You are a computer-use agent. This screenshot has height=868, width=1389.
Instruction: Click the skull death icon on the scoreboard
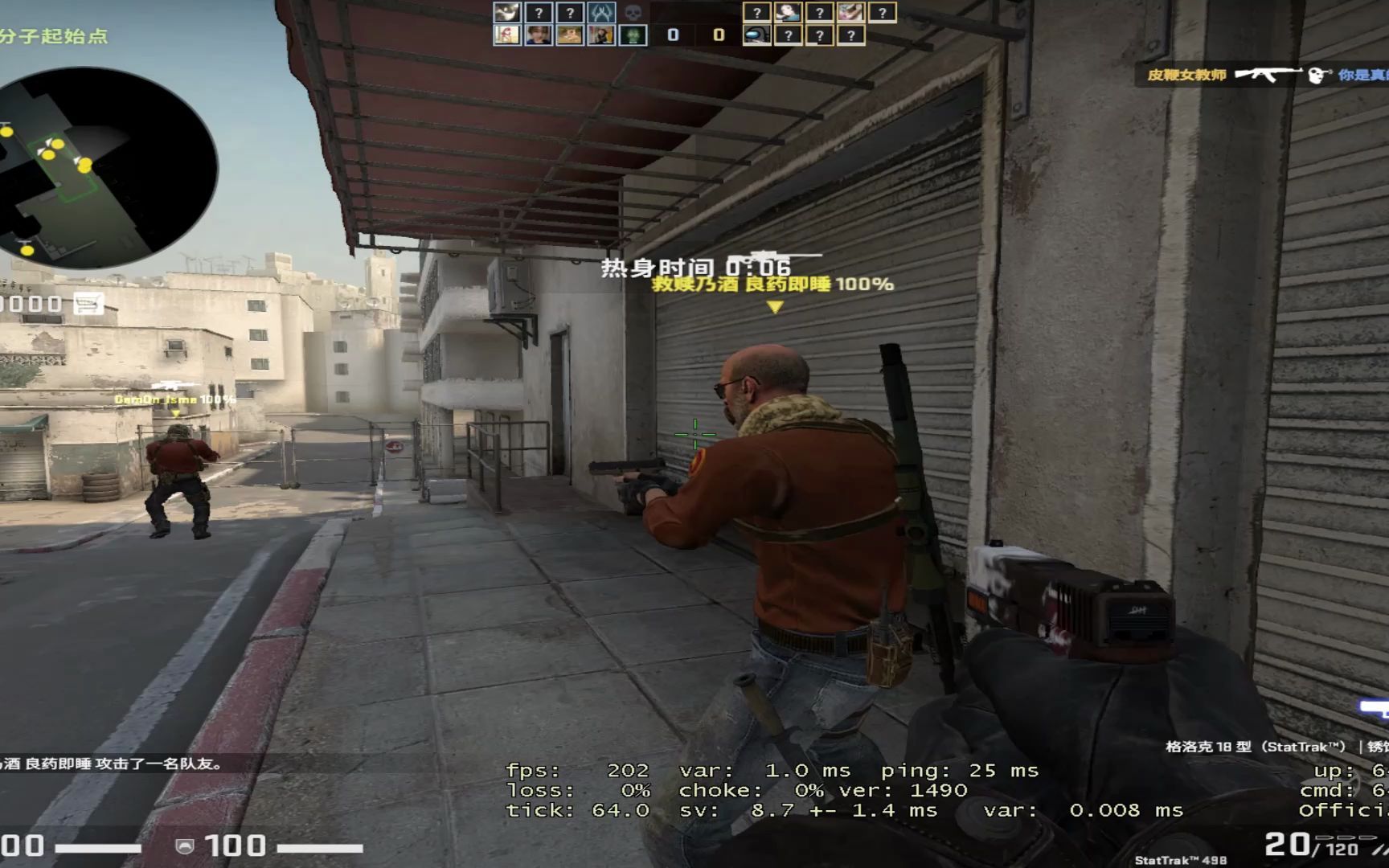pyautogui.click(x=634, y=12)
